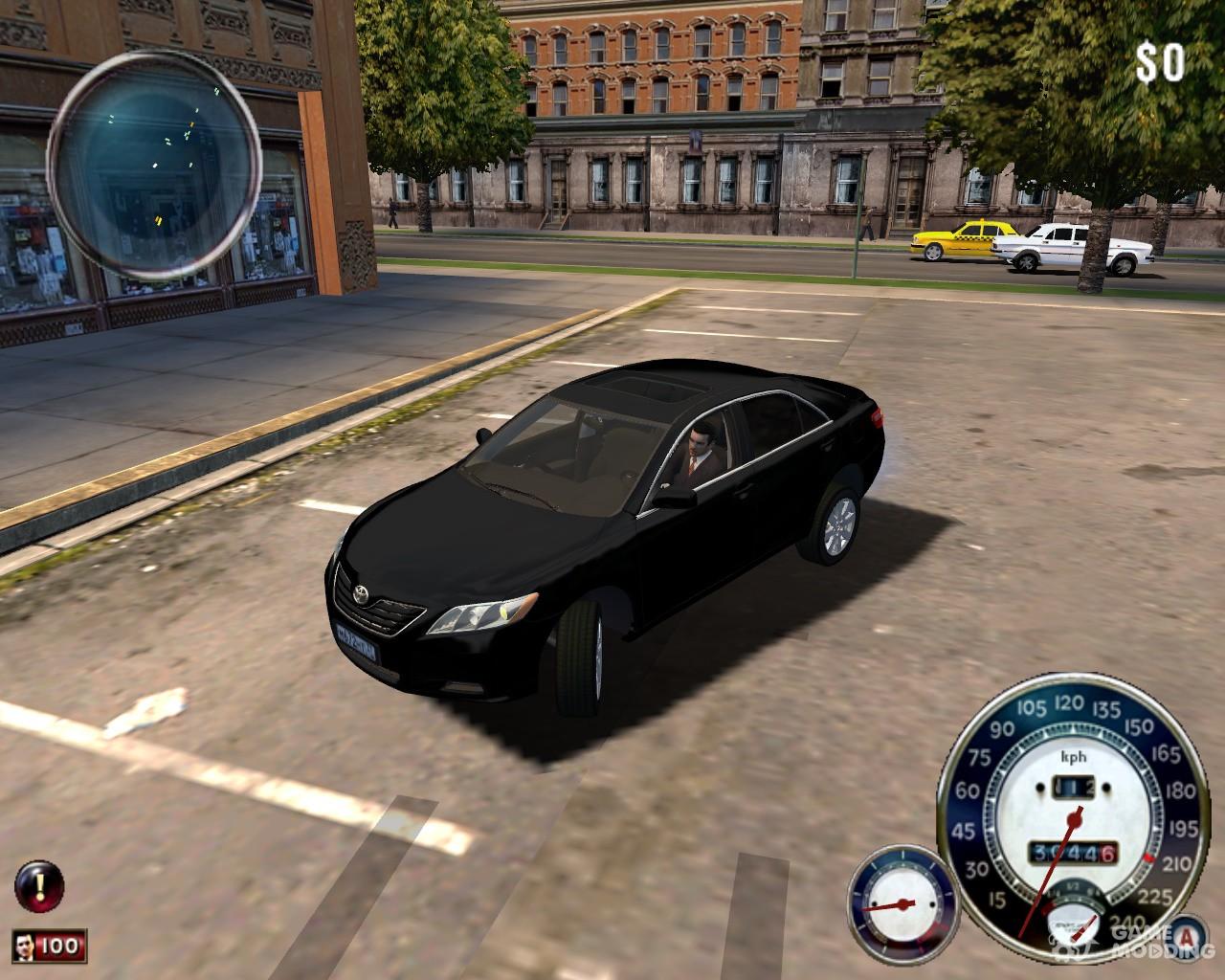Toggle the automatic gearbox 'A' indicator

[1189, 935]
